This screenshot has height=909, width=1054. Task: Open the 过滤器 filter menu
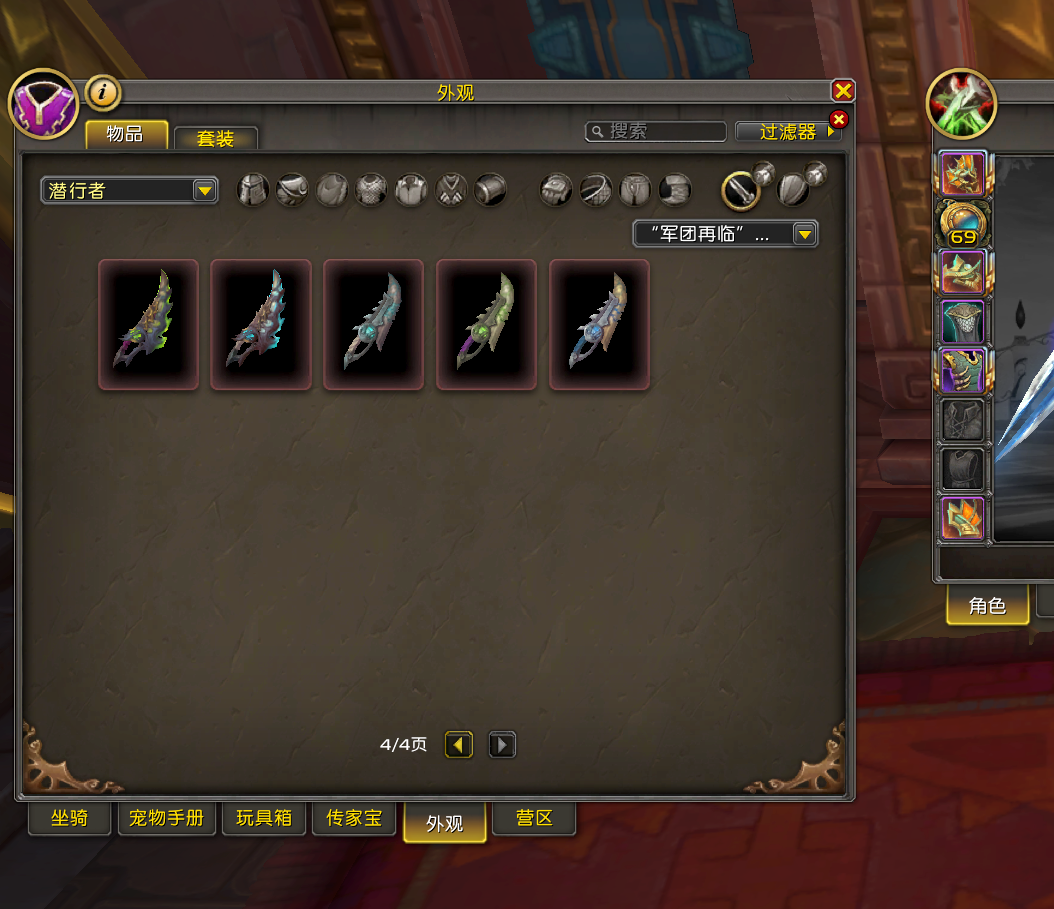pos(788,131)
